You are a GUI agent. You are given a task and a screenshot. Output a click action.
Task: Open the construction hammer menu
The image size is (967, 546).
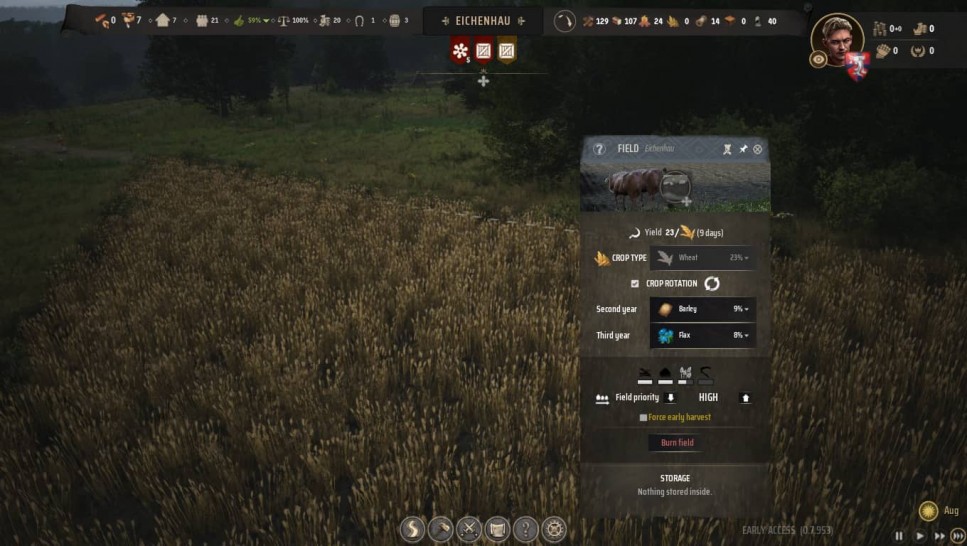440,529
